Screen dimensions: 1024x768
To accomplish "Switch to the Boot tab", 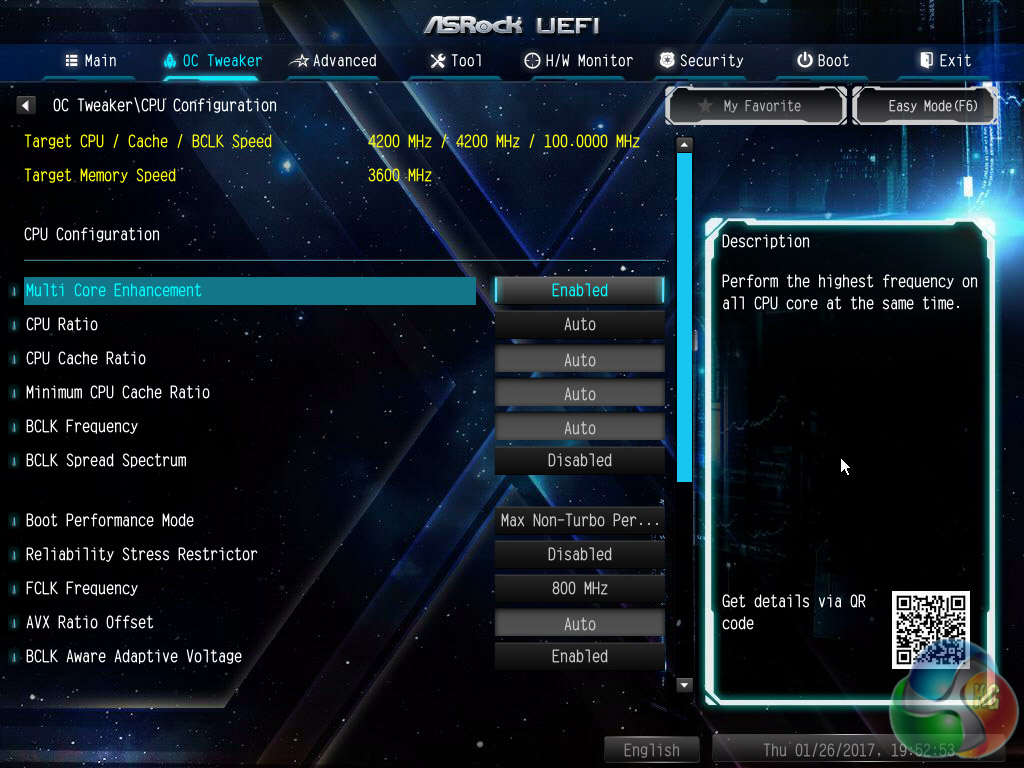I will (823, 61).
